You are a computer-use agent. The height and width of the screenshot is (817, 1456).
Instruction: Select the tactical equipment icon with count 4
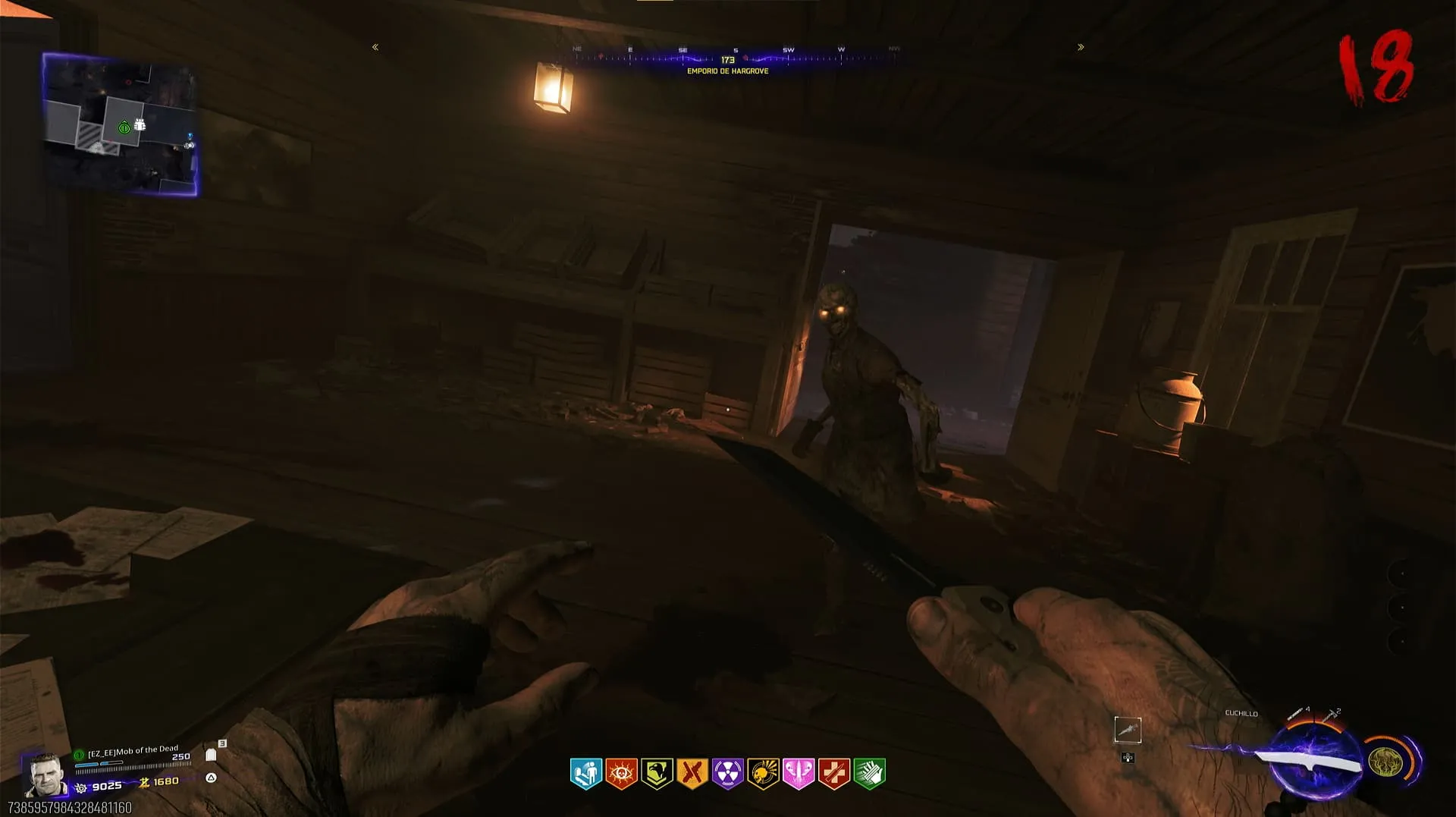click(x=1297, y=714)
